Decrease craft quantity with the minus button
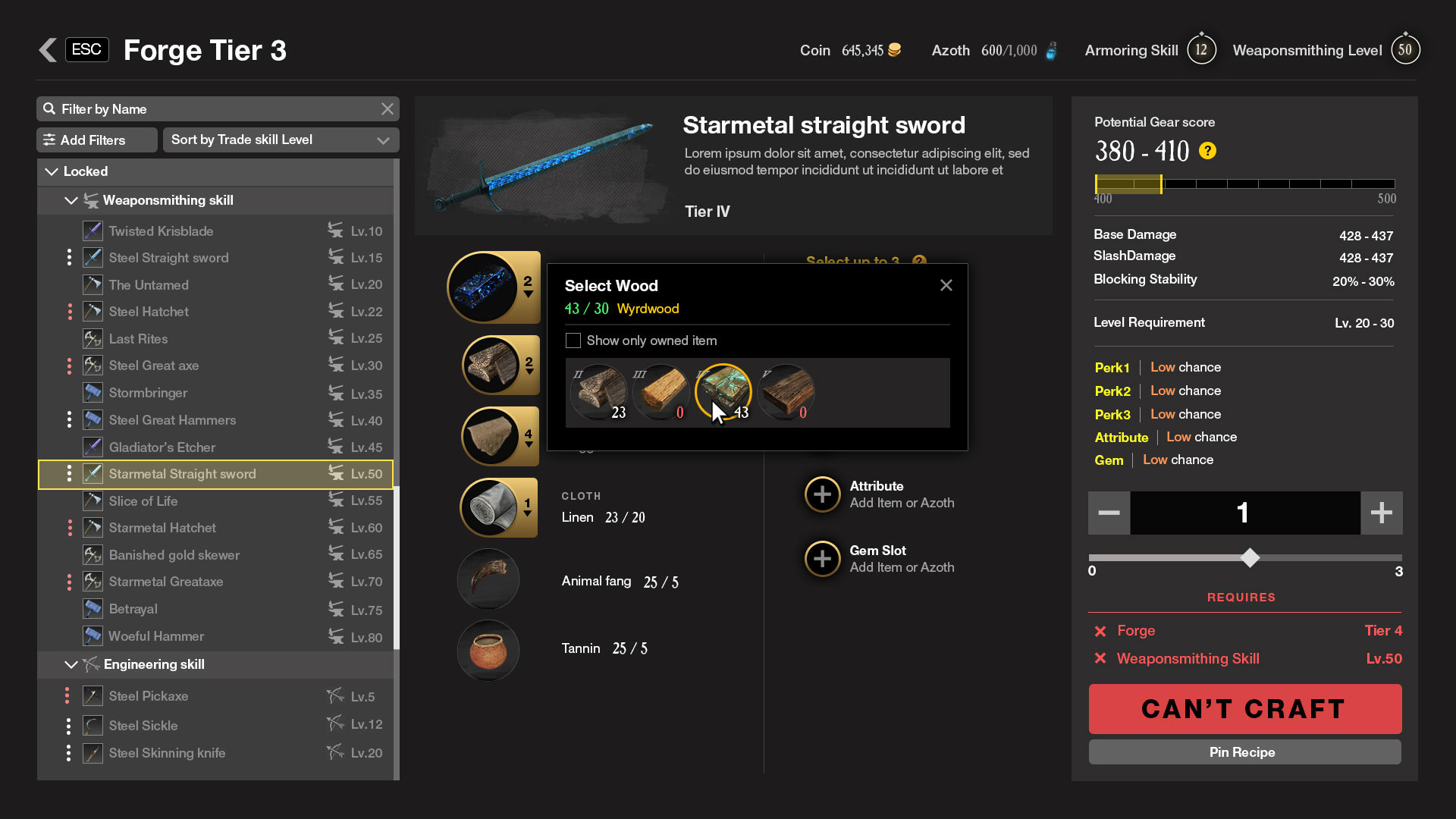Viewport: 1456px width, 819px height. [1109, 513]
